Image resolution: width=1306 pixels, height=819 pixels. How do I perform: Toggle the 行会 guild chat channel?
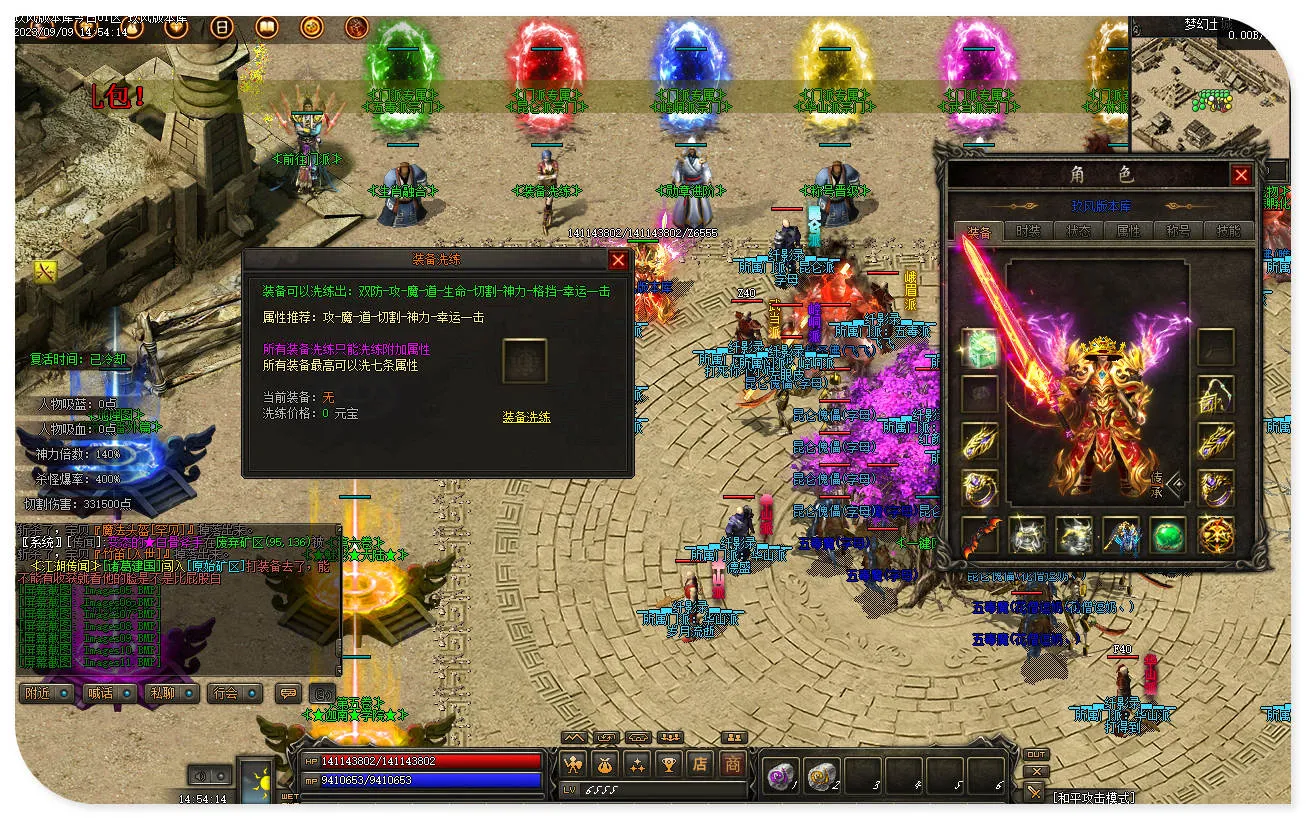click(234, 693)
